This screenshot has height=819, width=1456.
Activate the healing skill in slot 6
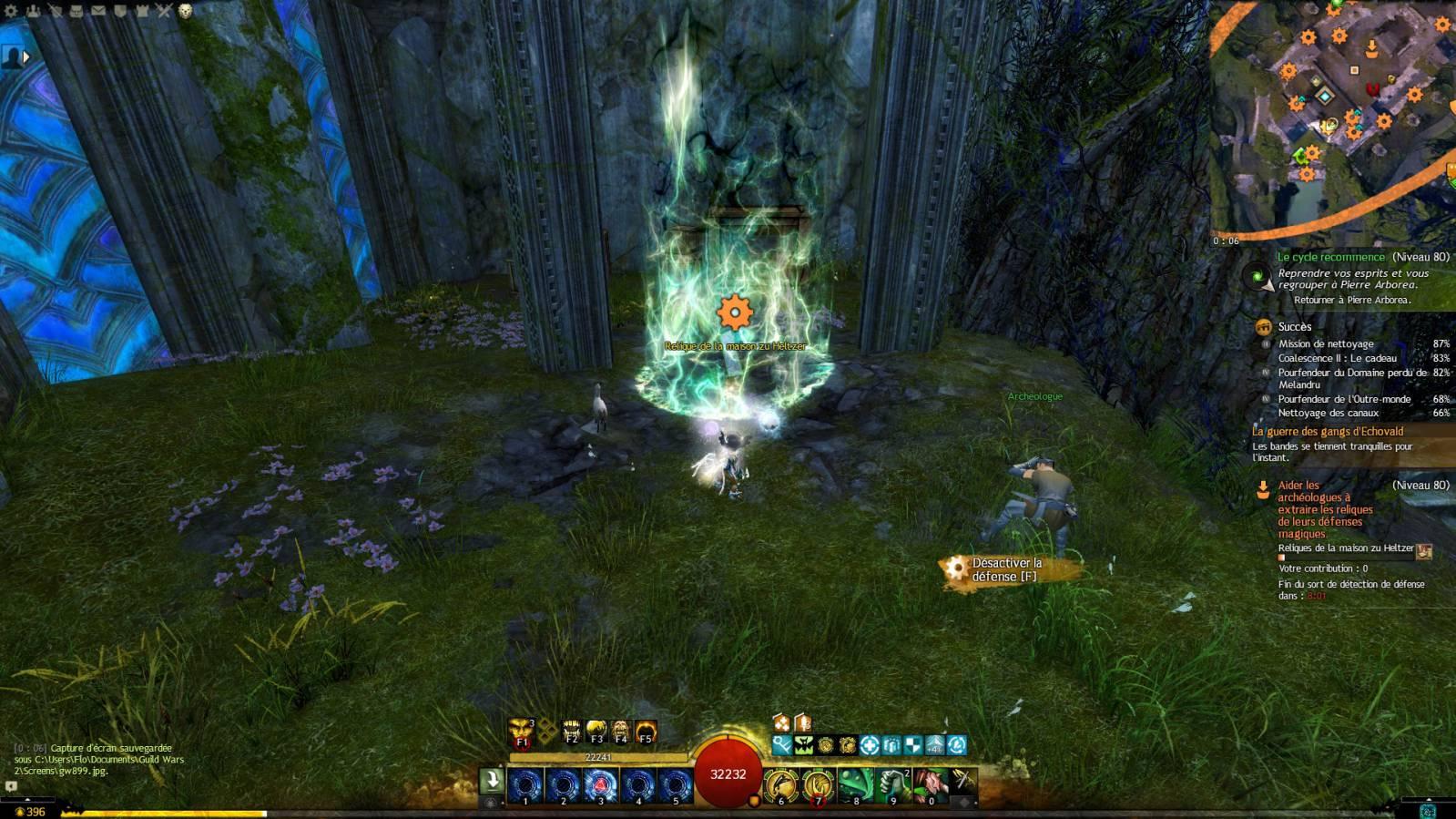coord(780,783)
